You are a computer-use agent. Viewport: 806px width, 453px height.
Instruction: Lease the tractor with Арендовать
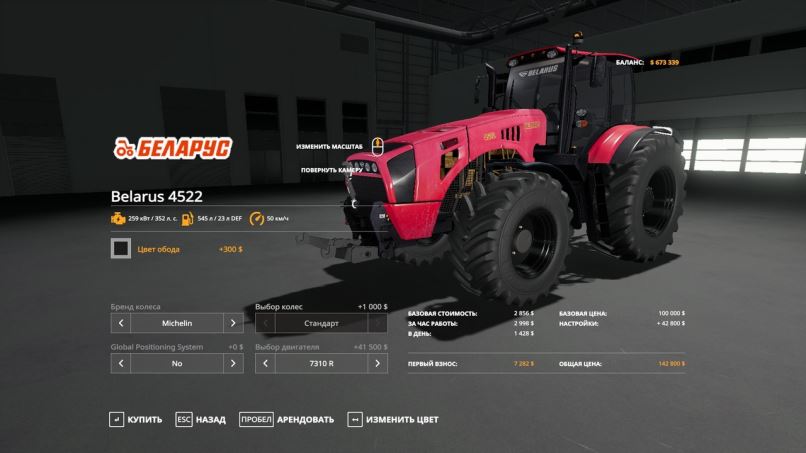tap(286, 420)
